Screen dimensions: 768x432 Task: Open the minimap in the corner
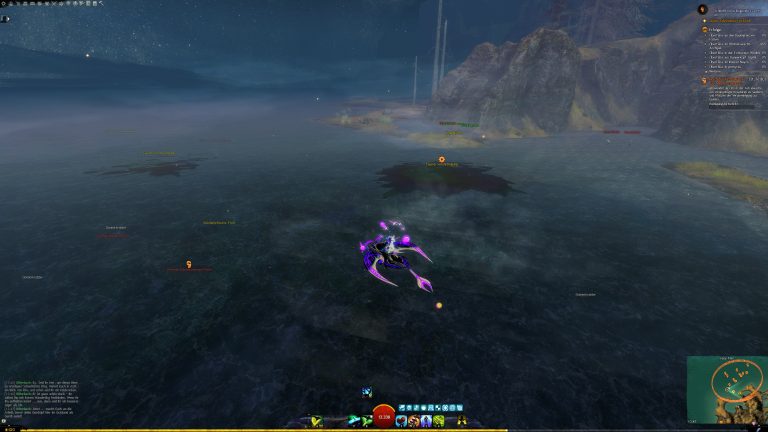click(726, 388)
